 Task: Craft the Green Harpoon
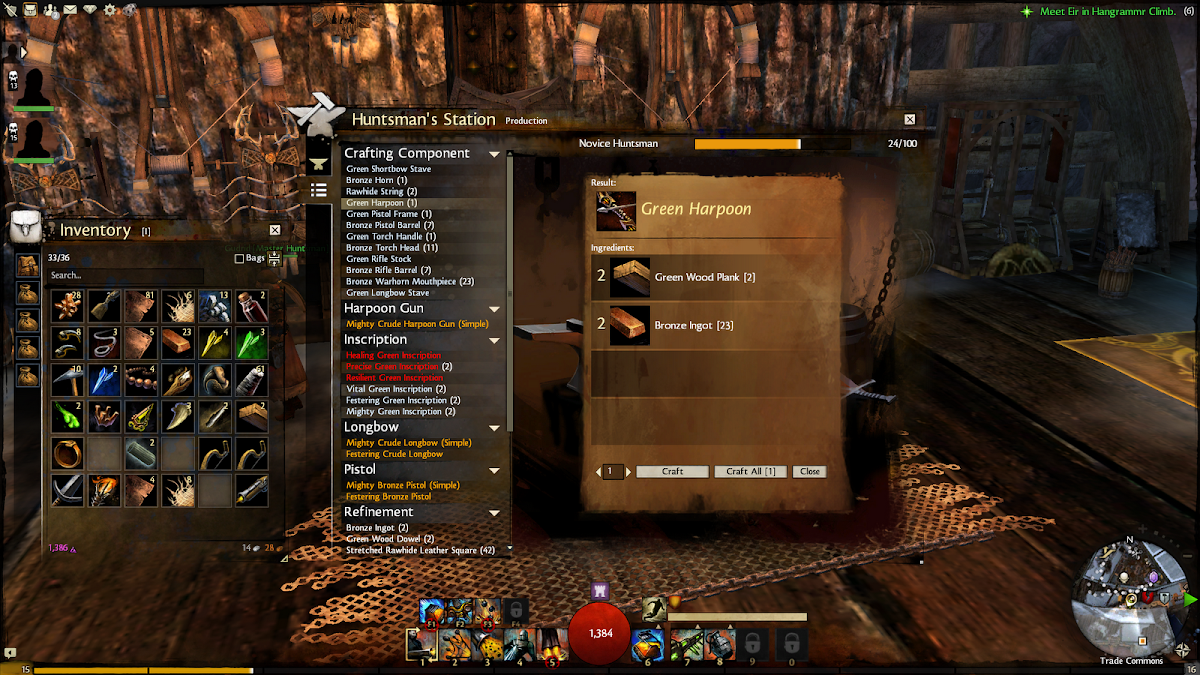[x=672, y=471]
